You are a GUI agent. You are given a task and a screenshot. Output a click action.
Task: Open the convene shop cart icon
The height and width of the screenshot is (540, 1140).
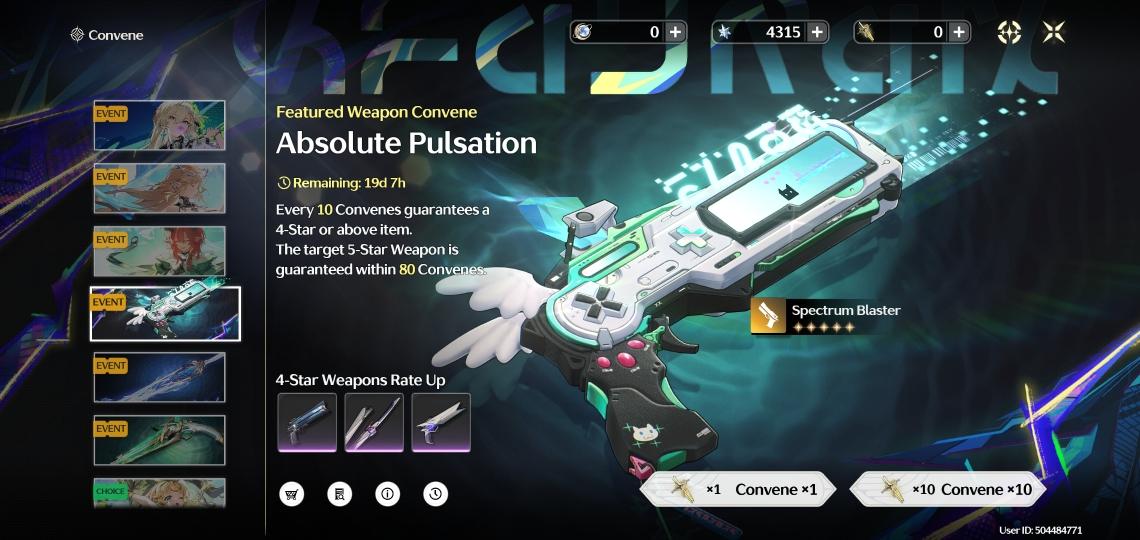tap(291, 493)
